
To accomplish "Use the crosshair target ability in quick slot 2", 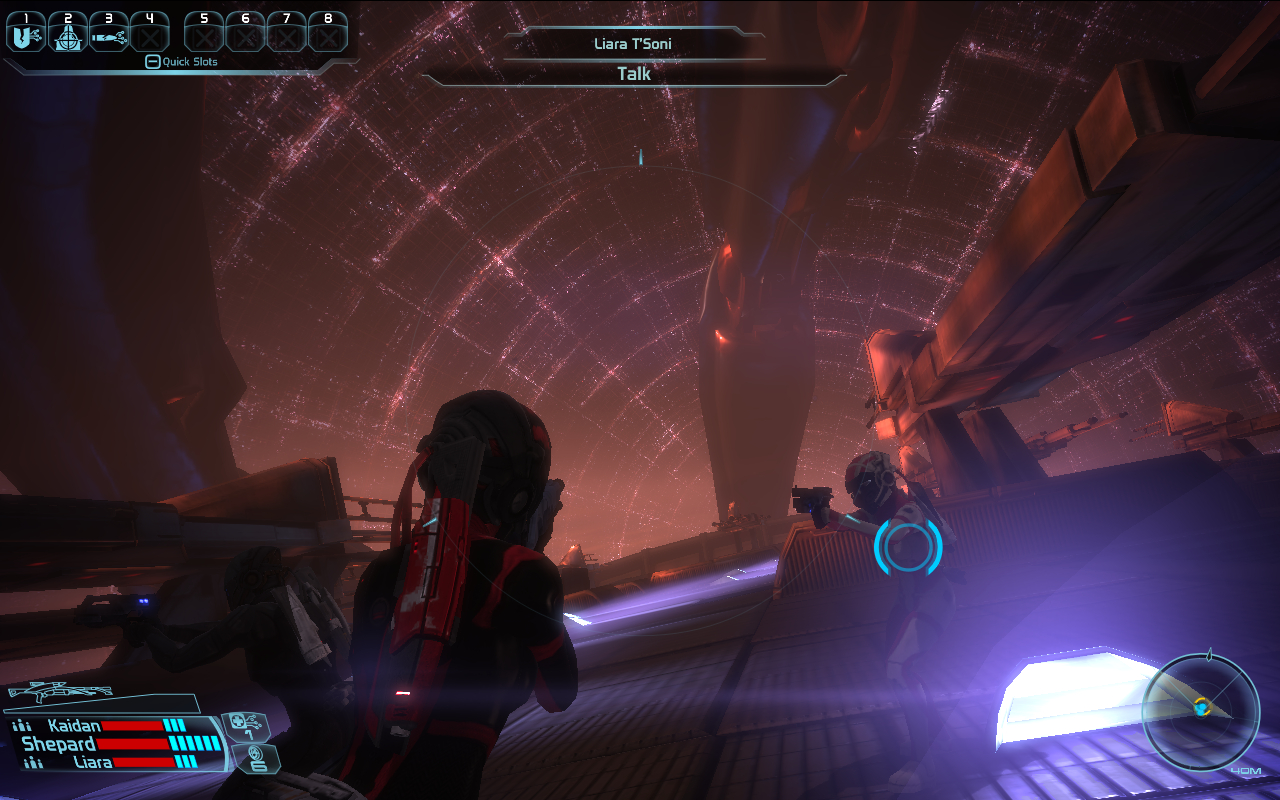I will click(x=68, y=36).
